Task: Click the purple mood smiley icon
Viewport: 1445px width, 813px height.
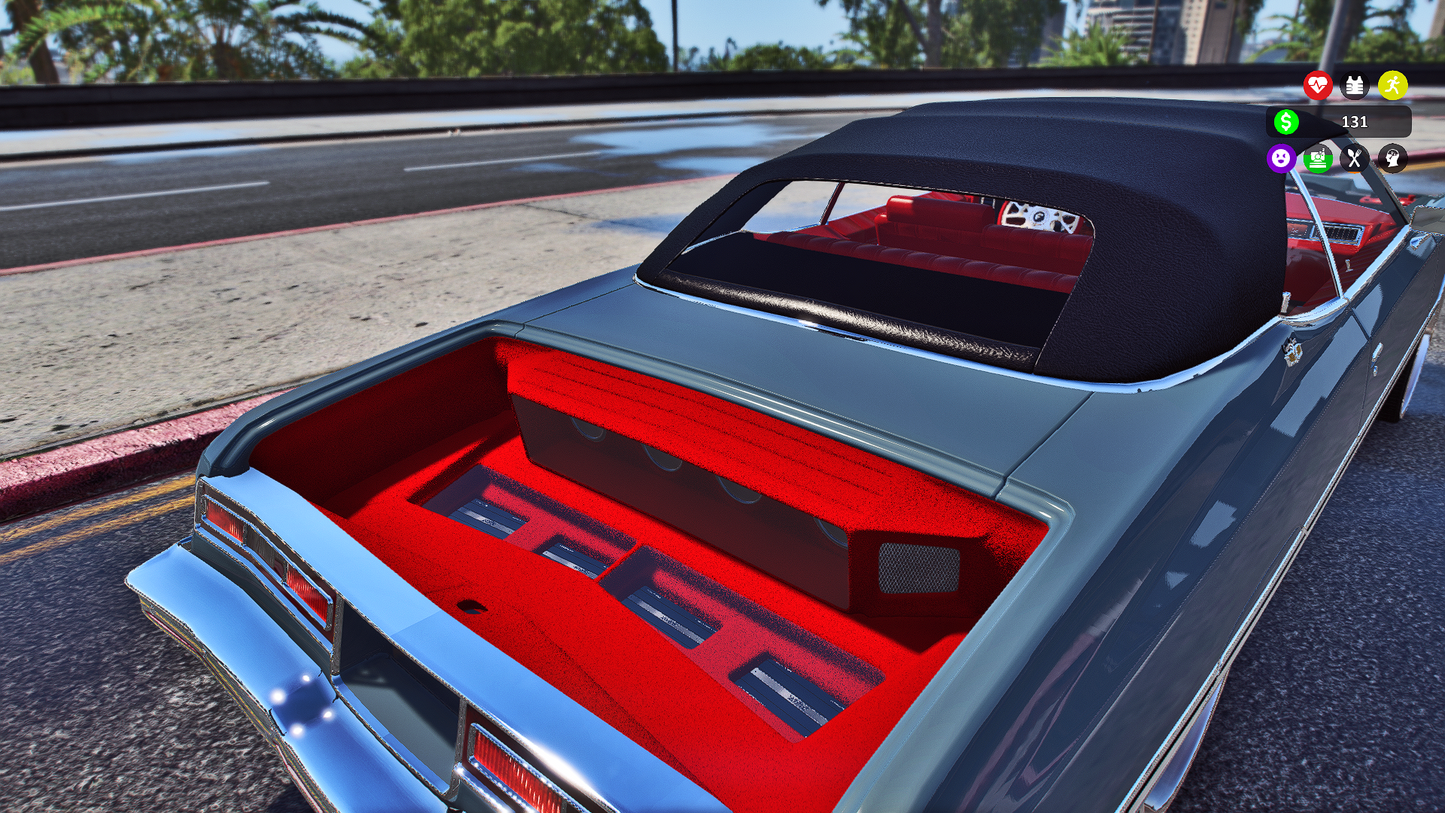Action: 1281,158
